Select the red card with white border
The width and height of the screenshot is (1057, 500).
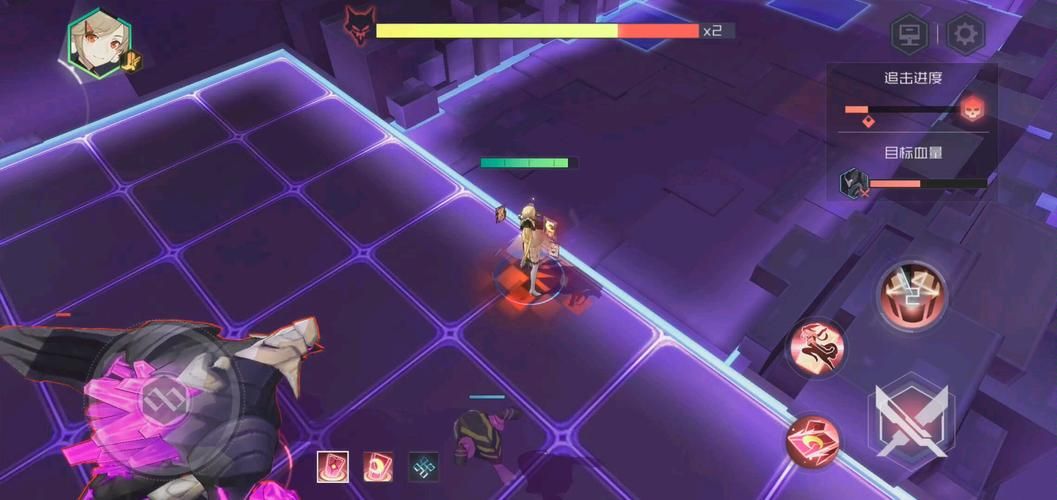coord(332,466)
